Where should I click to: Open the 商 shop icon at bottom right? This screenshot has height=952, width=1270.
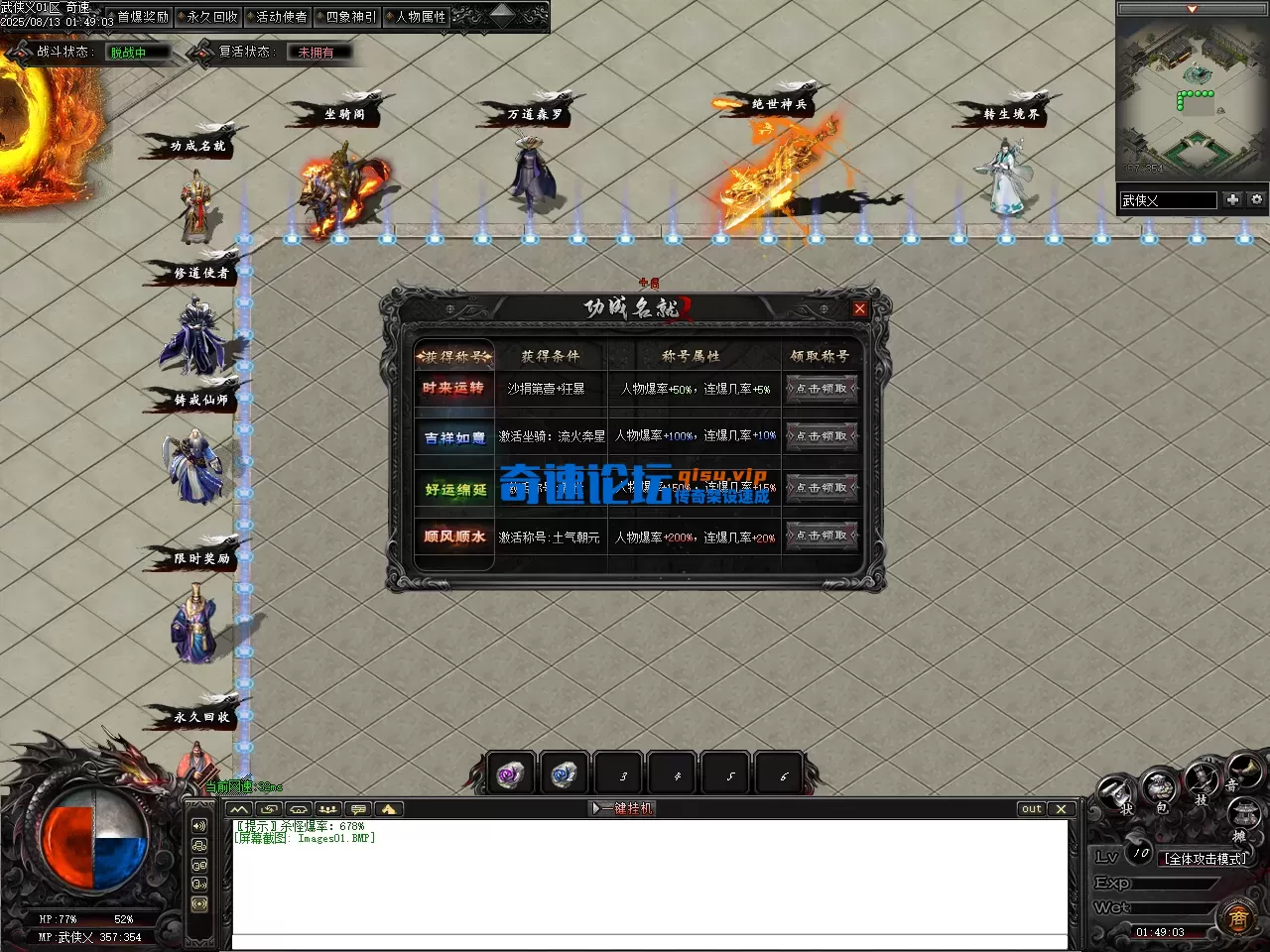coord(1239,917)
